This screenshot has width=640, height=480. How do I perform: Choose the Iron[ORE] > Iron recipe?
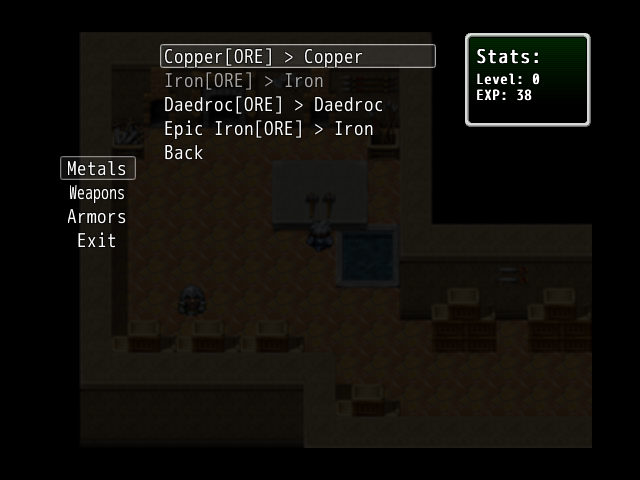tap(244, 81)
